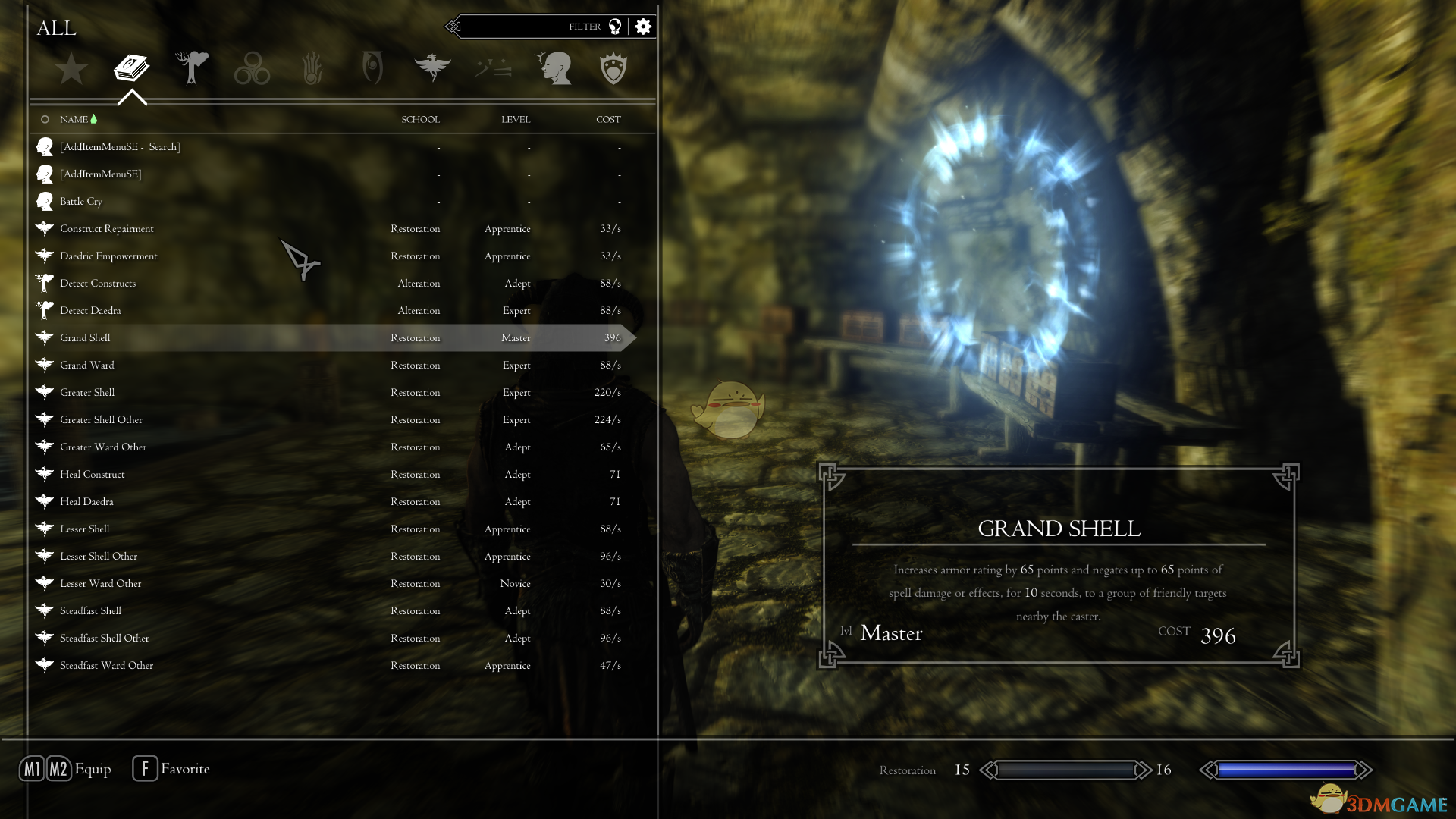Sort spells by Cost column

click(607, 119)
